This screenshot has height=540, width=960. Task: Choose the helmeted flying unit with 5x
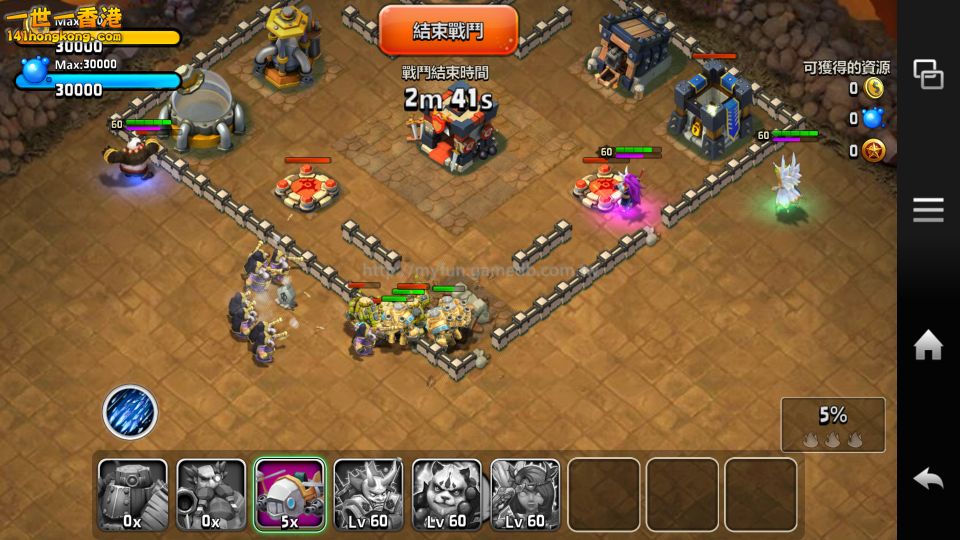[x=290, y=494]
